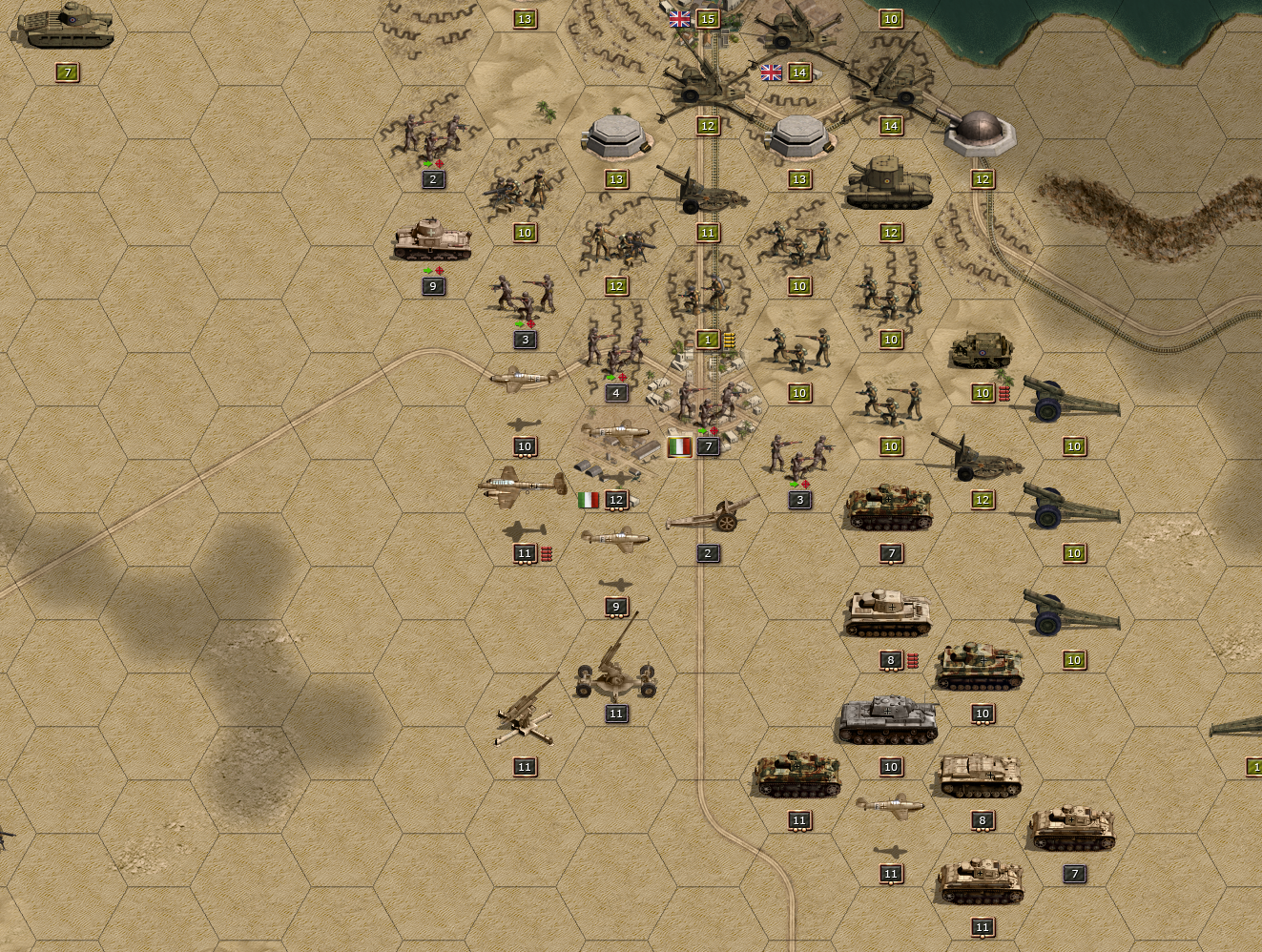Pick the armored car with strength 10
Viewport: 1262px width, 952px height.
(981, 351)
